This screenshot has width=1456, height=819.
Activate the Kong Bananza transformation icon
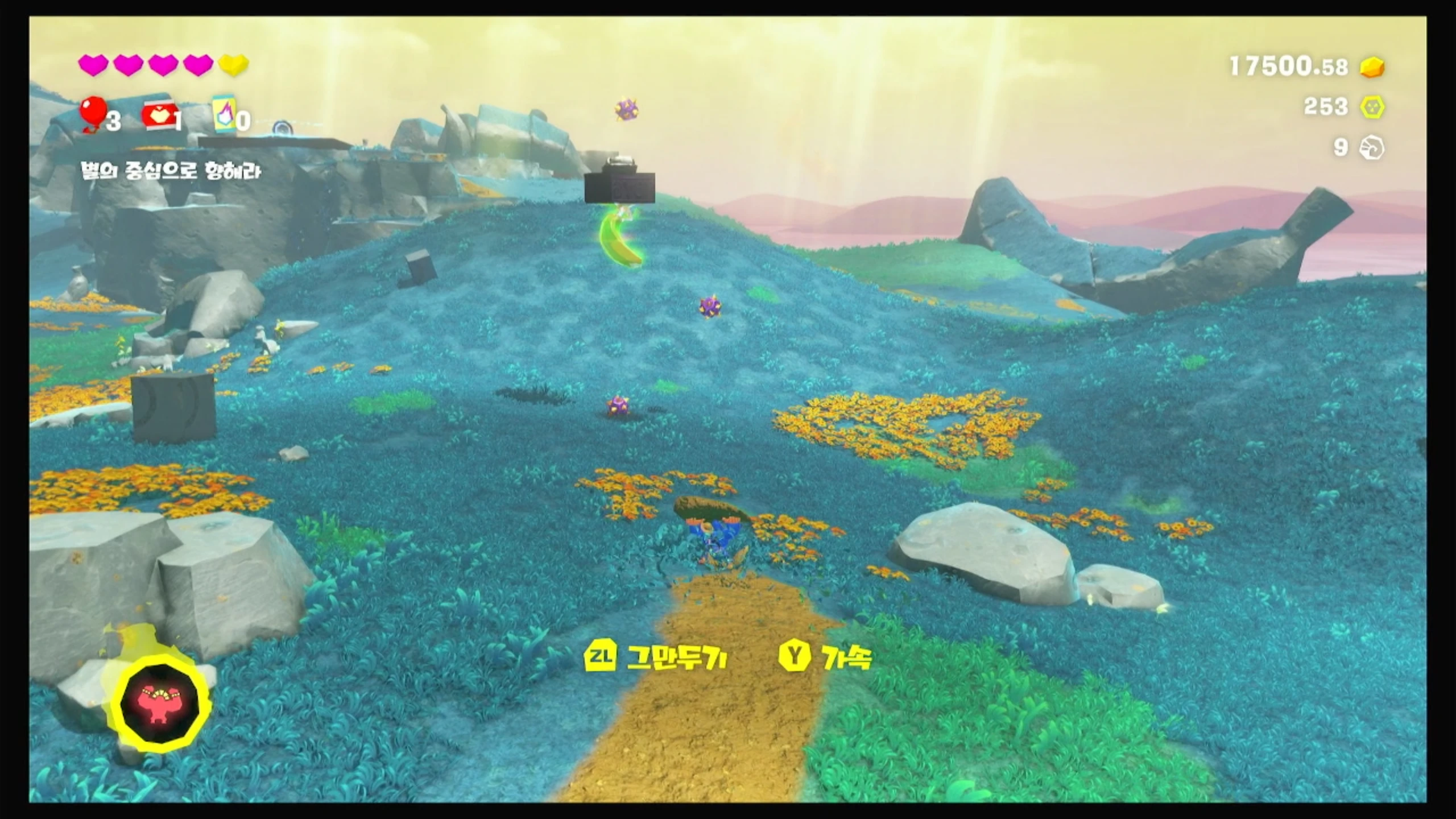[x=161, y=701]
